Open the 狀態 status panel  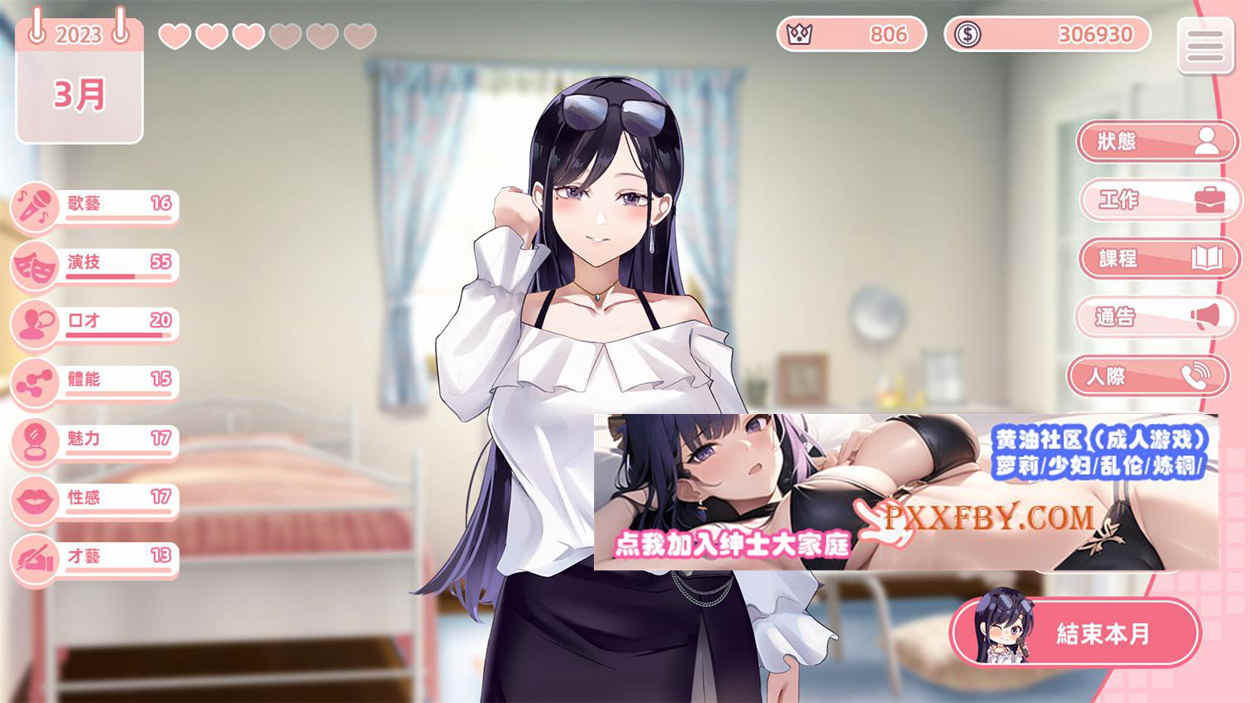click(x=1157, y=141)
